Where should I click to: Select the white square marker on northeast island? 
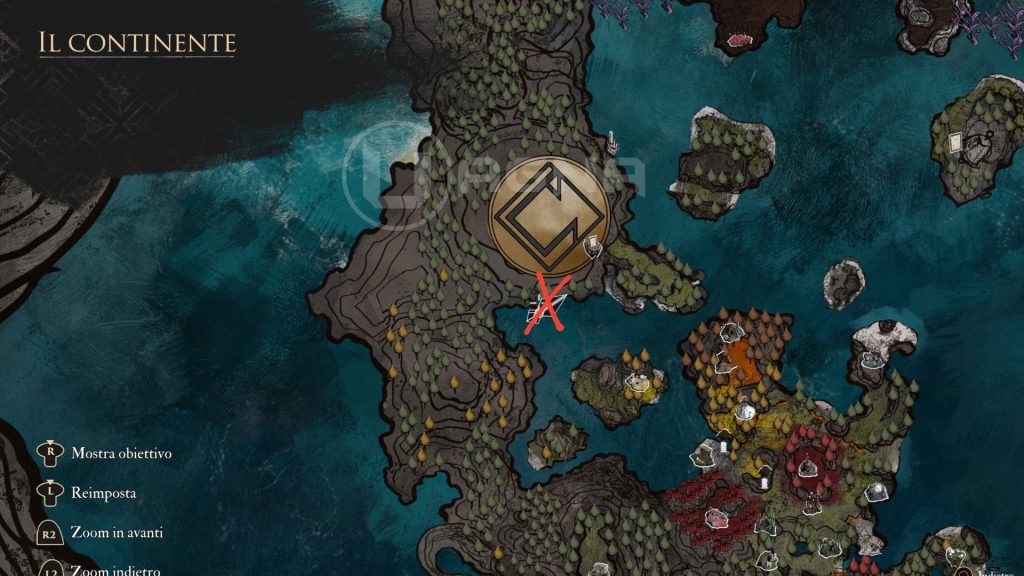[x=954, y=142]
